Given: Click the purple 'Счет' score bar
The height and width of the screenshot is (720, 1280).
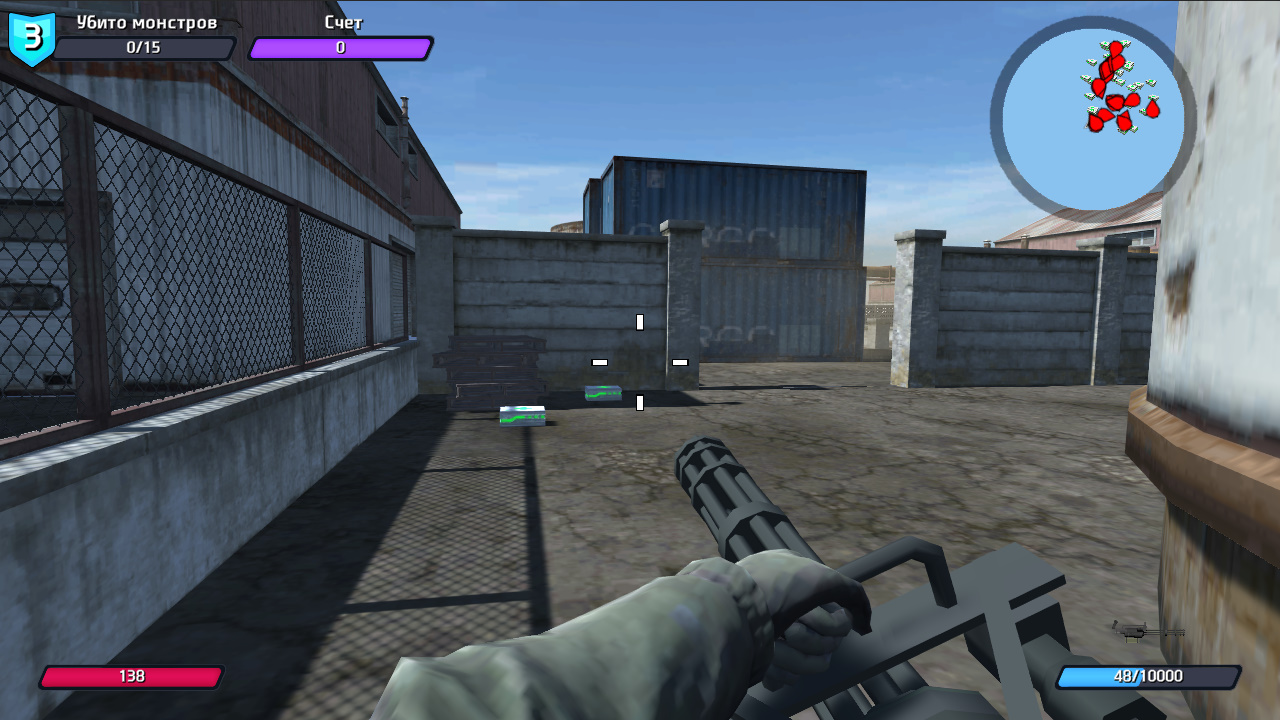Looking at the screenshot, I should tap(340, 46).
